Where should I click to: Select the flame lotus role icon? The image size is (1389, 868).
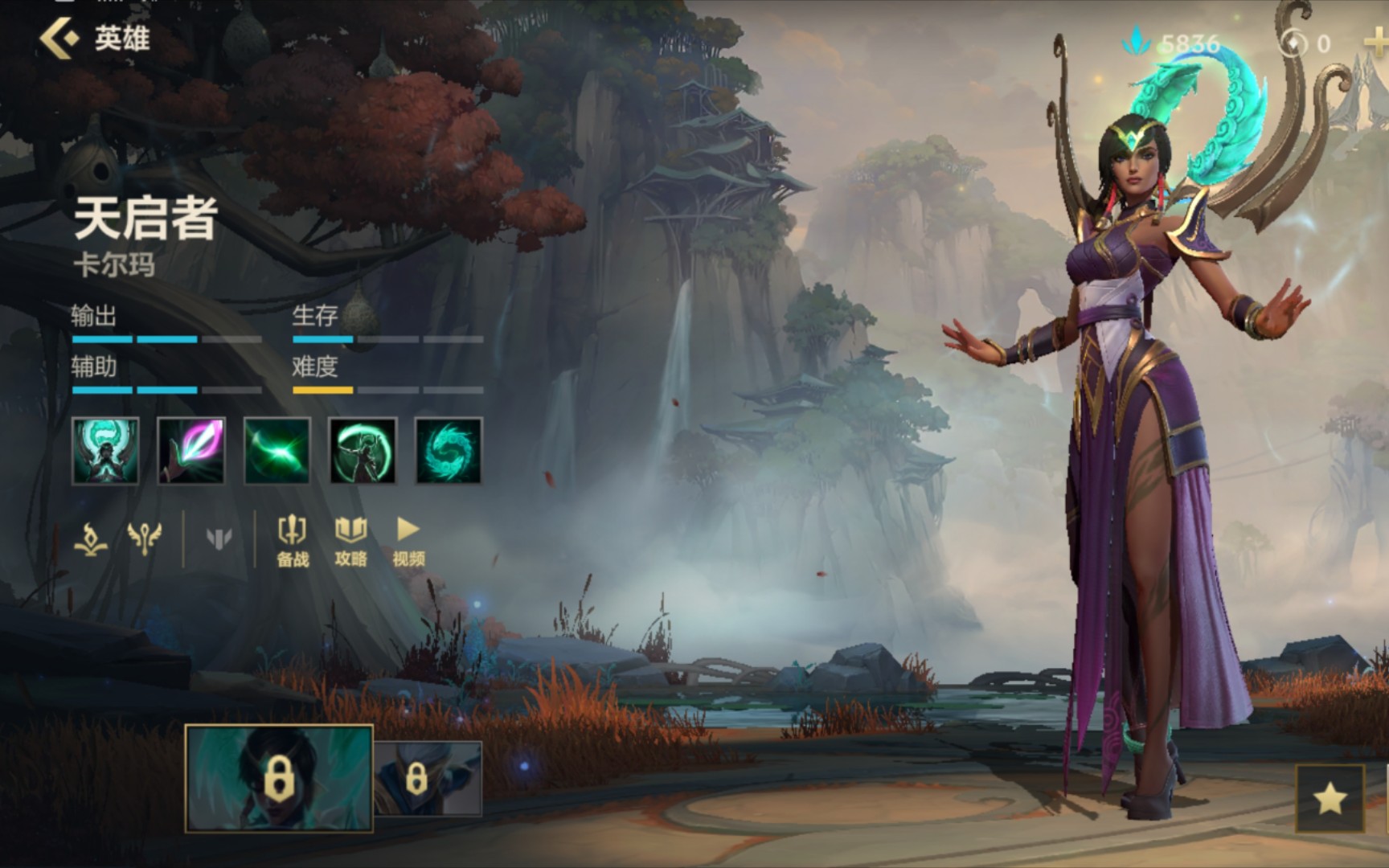91,538
